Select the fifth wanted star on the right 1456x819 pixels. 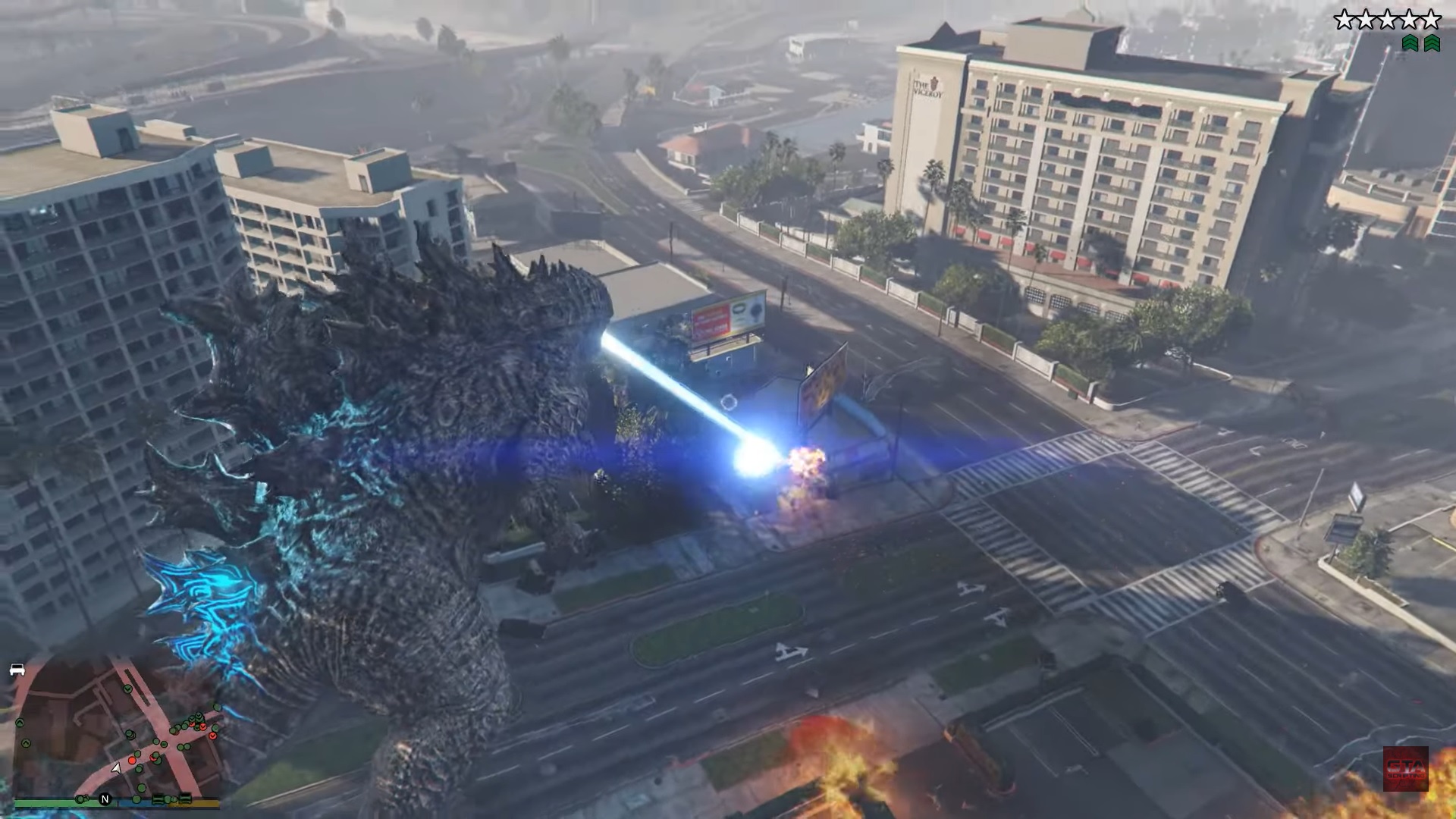pyautogui.click(x=1431, y=19)
